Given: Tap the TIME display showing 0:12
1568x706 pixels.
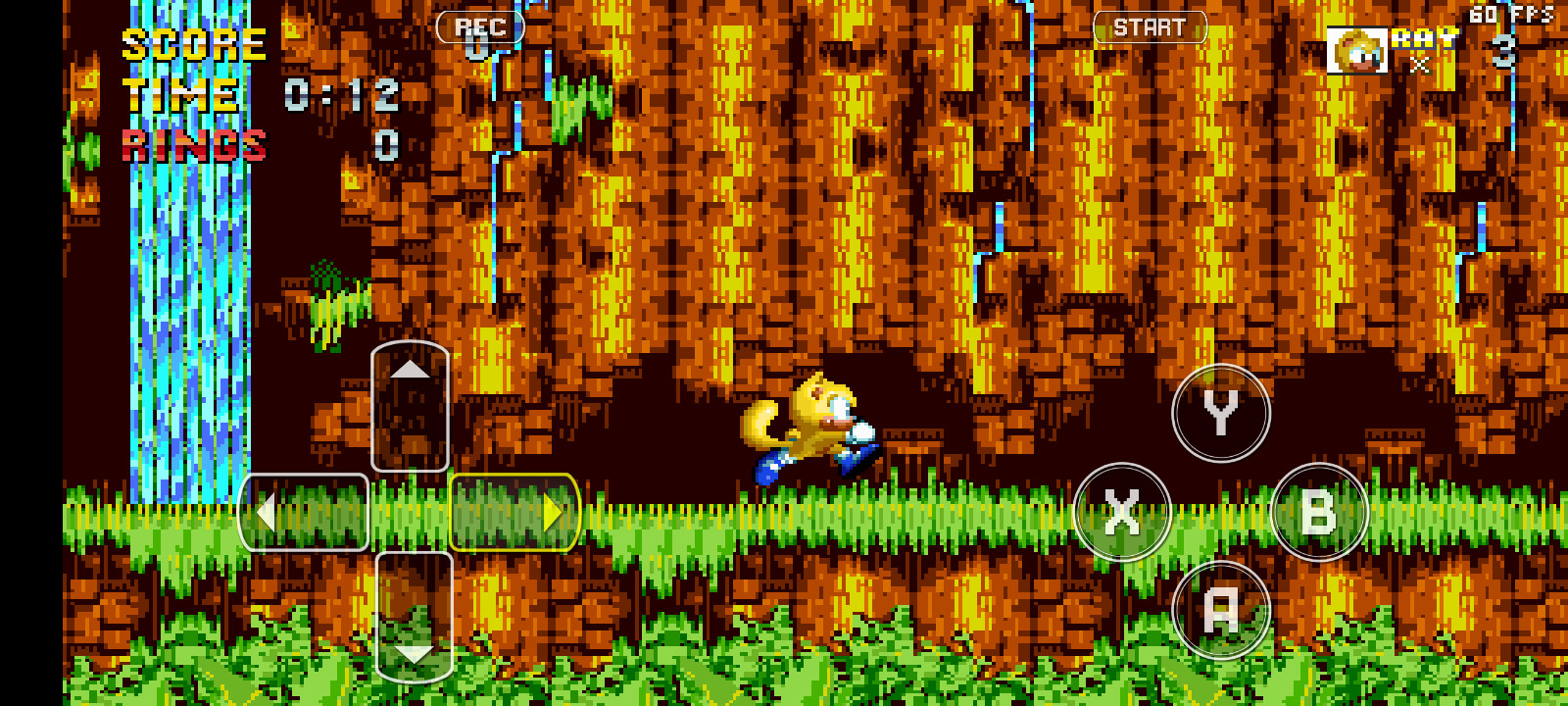Looking at the screenshot, I should [x=341, y=96].
